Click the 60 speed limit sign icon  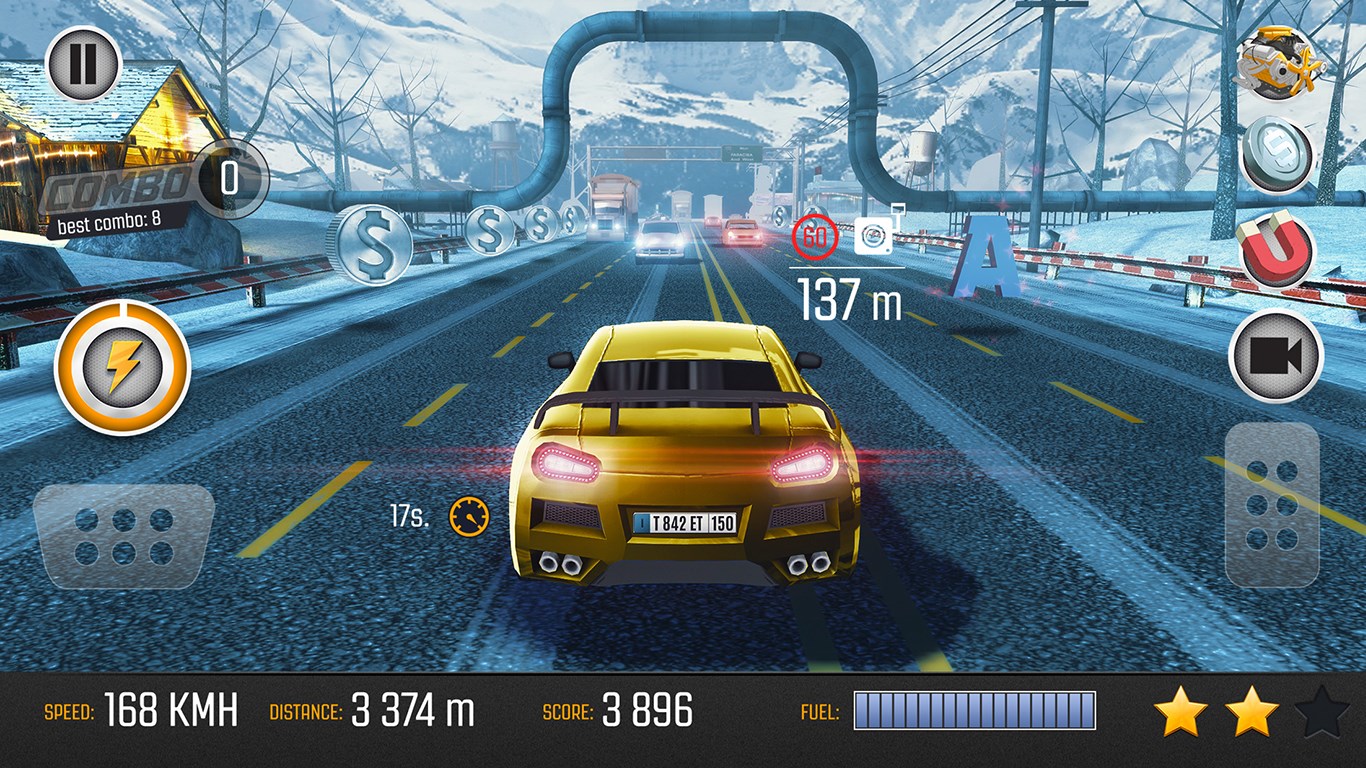[815, 236]
